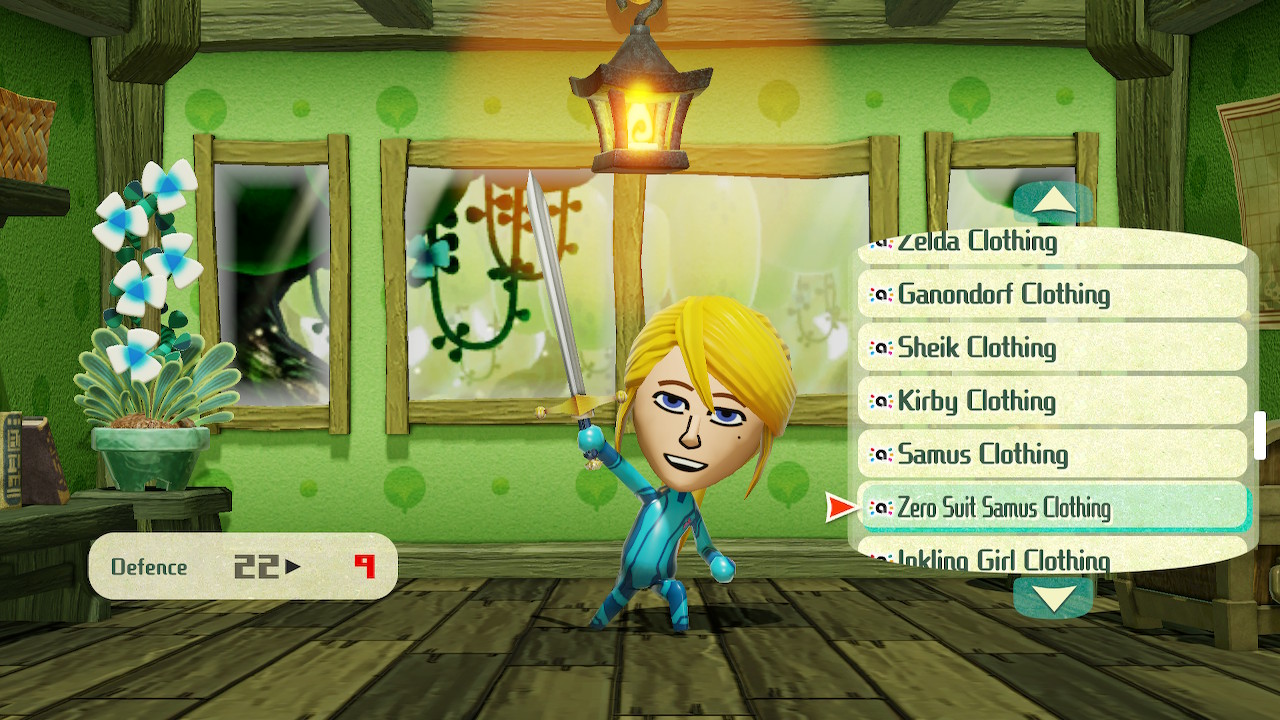Screen dimensions: 1280x720
Task: Select the Kirby Clothing option
Action: (x=1052, y=400)
